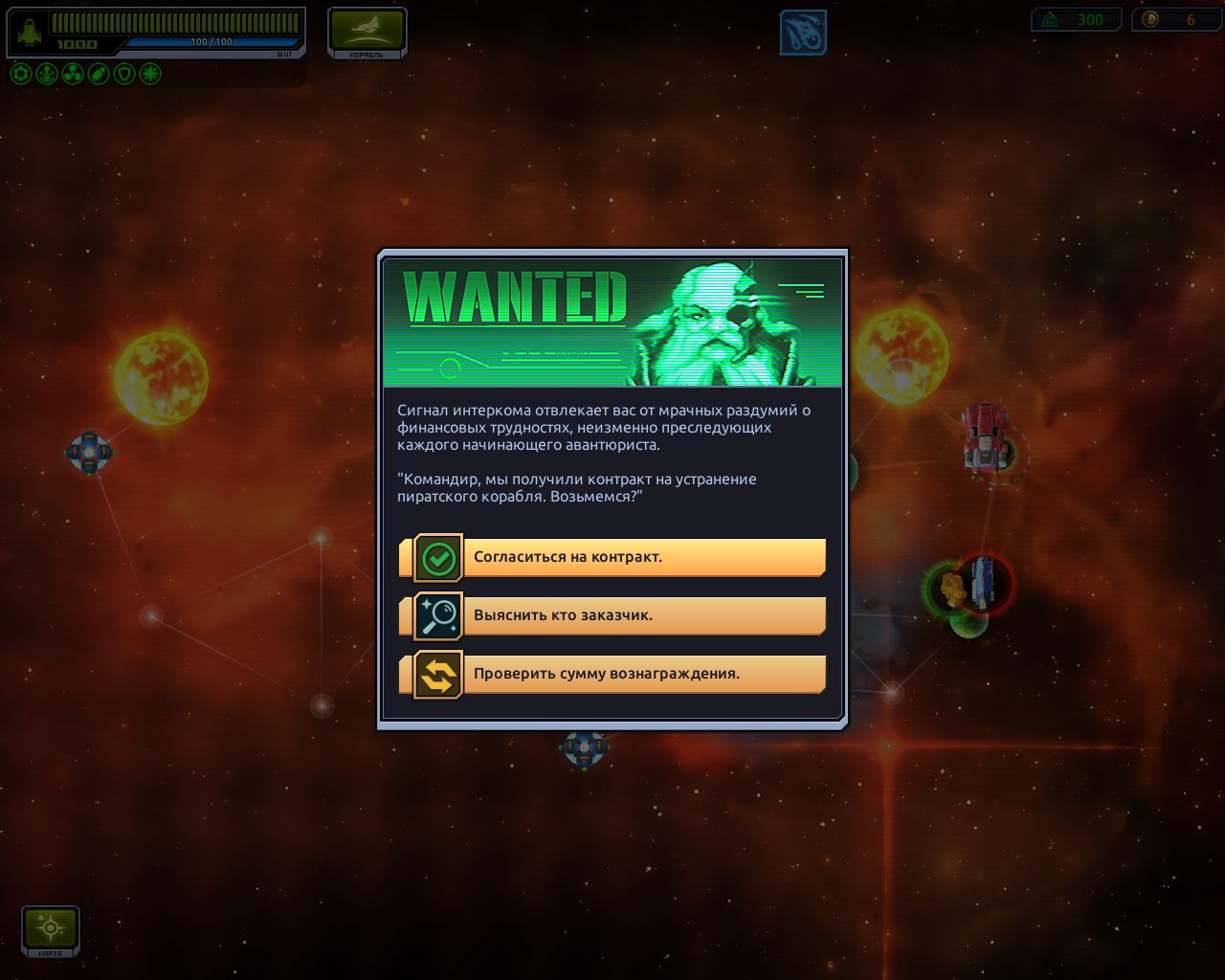The height and width of the screenshot is (980, 1225).
Task: Select Проверить сумму вознаграждения option
Action: click(618, 674)
